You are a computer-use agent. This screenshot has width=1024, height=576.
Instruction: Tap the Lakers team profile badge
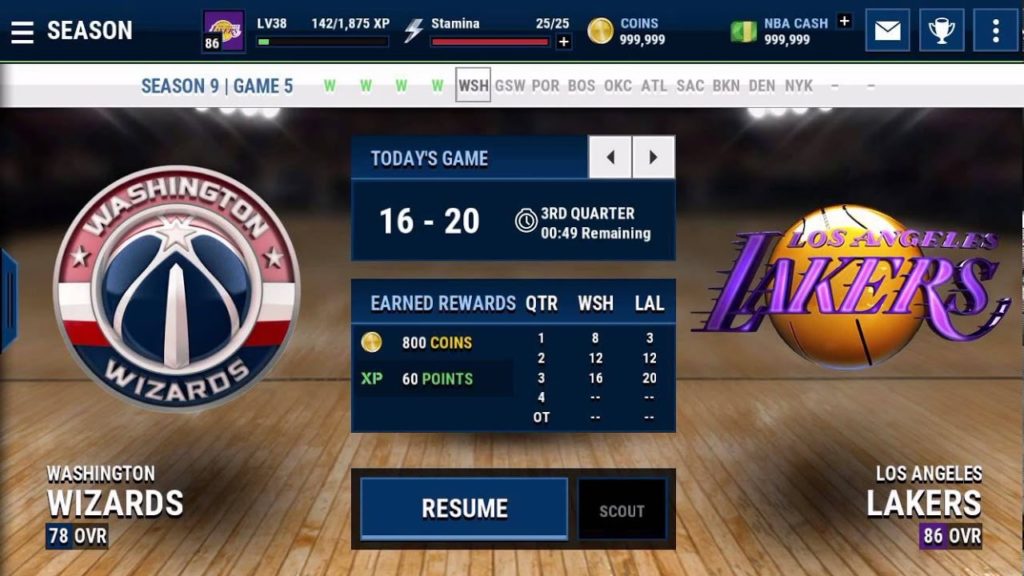[x=224, y=31]
